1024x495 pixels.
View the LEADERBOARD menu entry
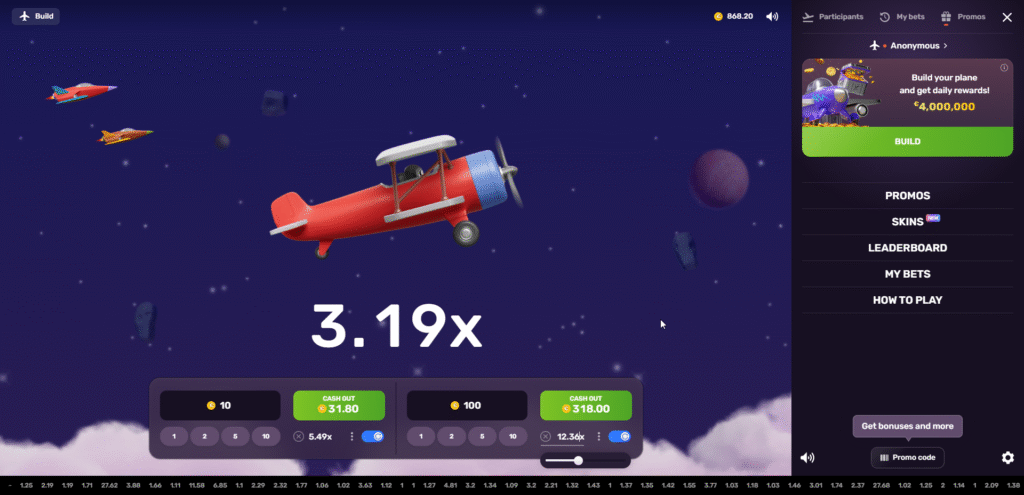[907, 248]
